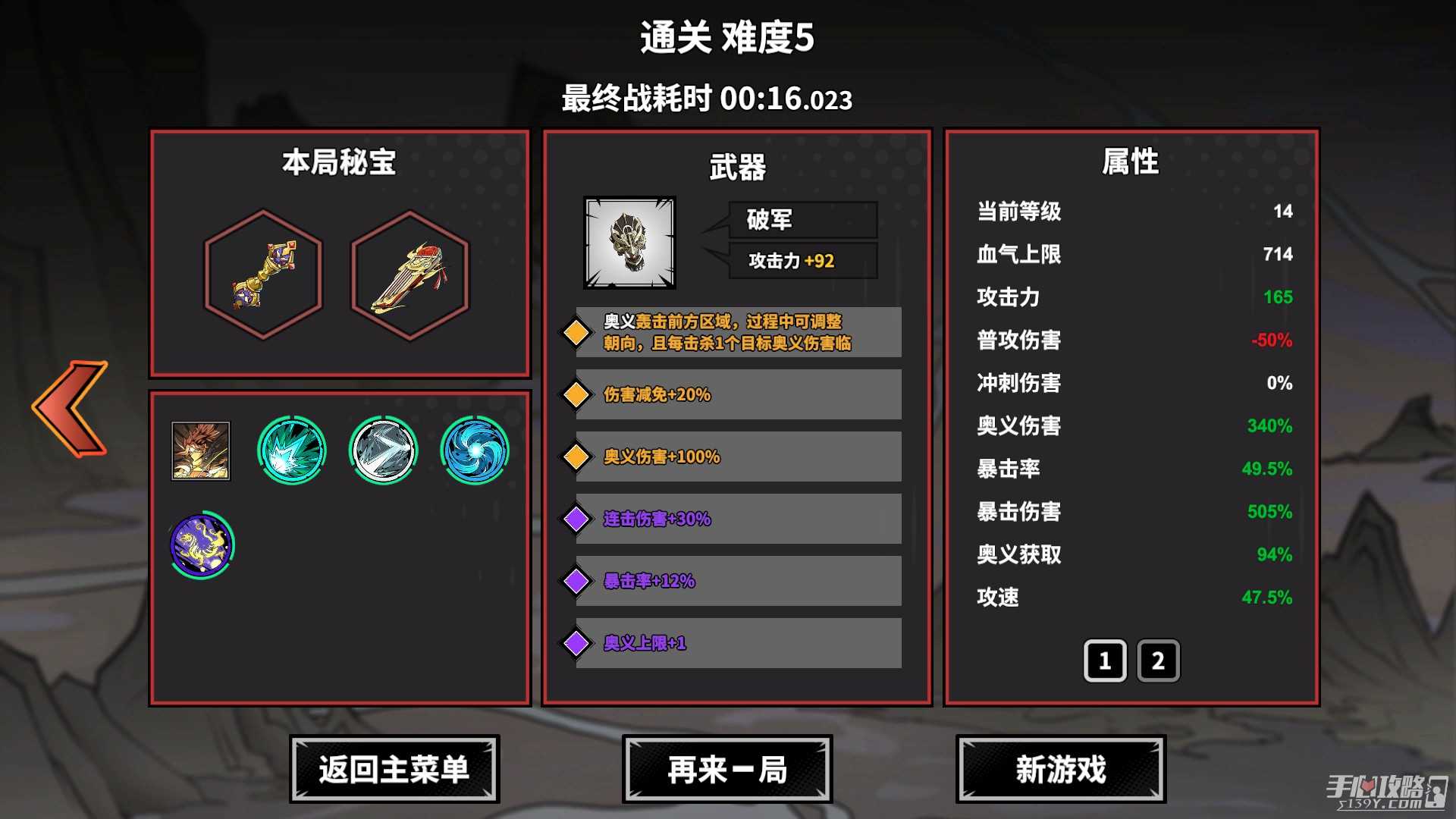Select the green lightning strike skill icon

290,450
